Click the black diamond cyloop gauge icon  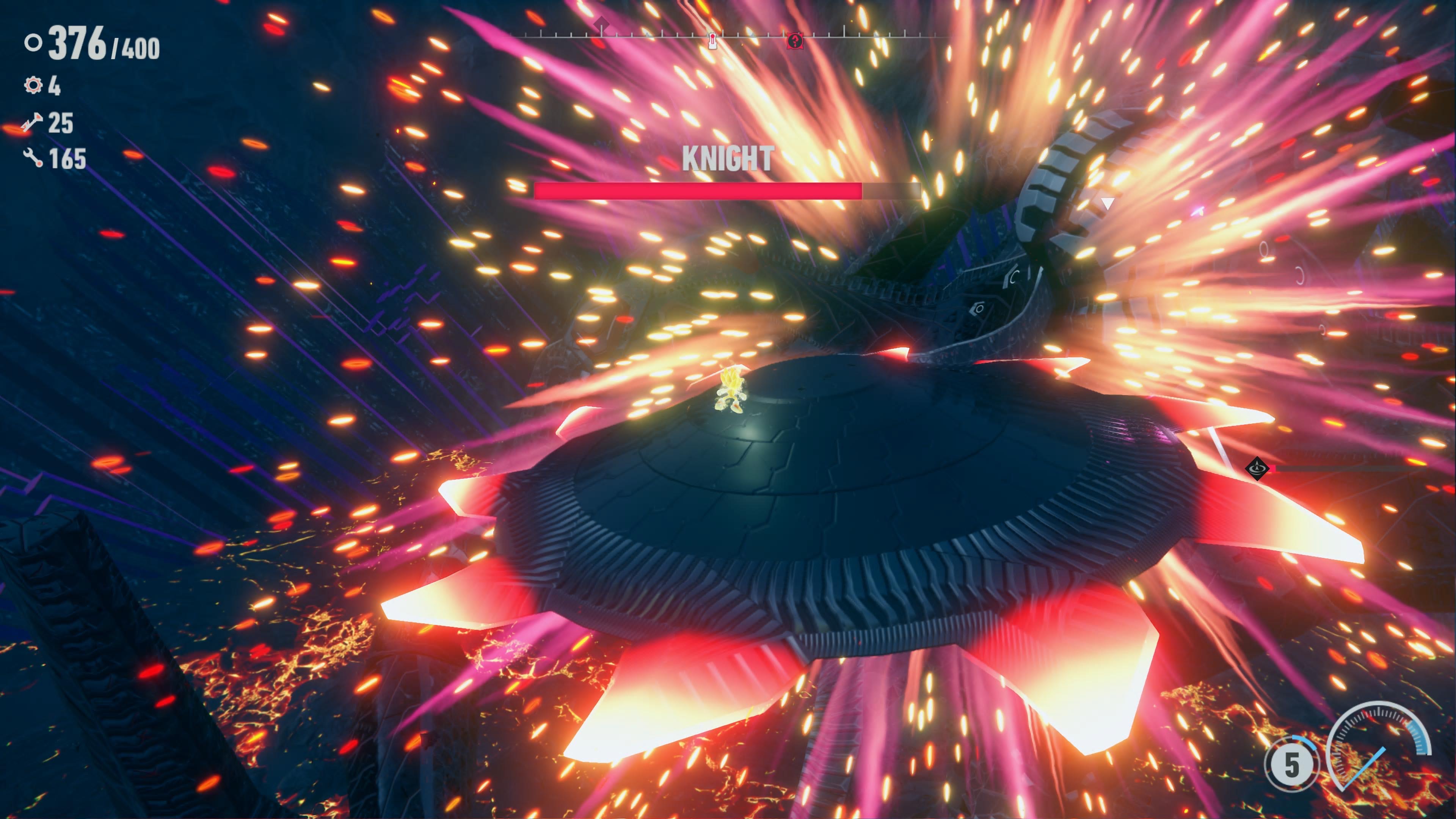pos(1257,468)
